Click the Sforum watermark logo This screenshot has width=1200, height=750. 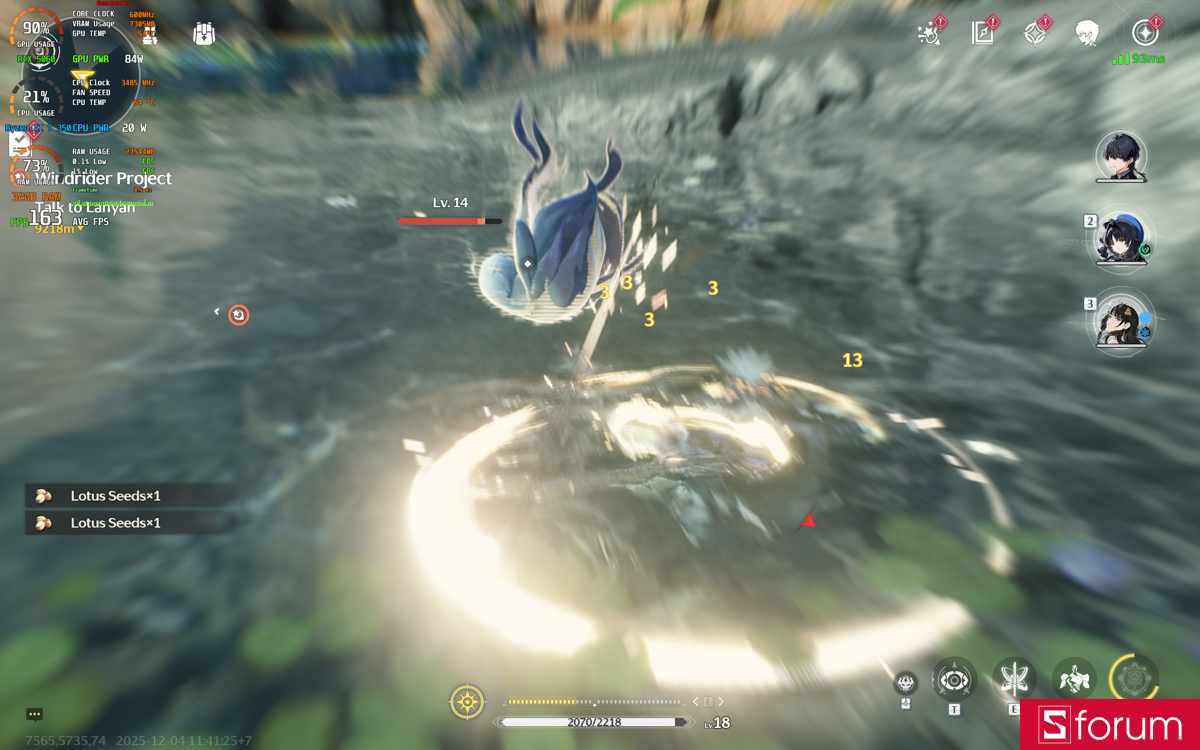[1110, 725]
